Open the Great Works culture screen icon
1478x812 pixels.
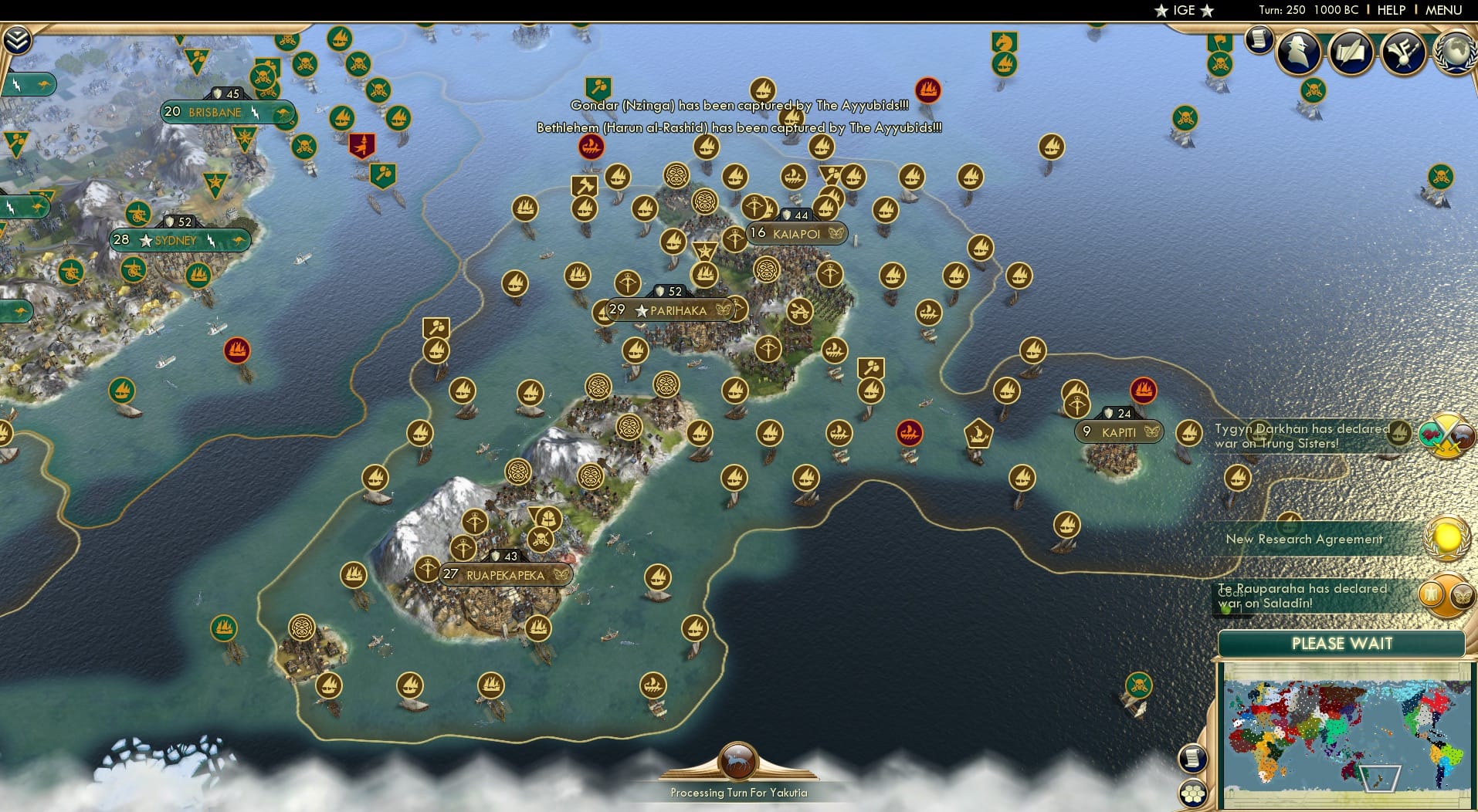[x=1403, y=52]
